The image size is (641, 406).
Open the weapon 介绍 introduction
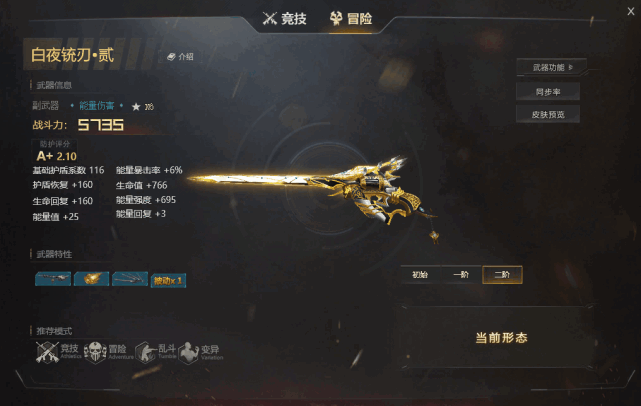click(180, 57)
